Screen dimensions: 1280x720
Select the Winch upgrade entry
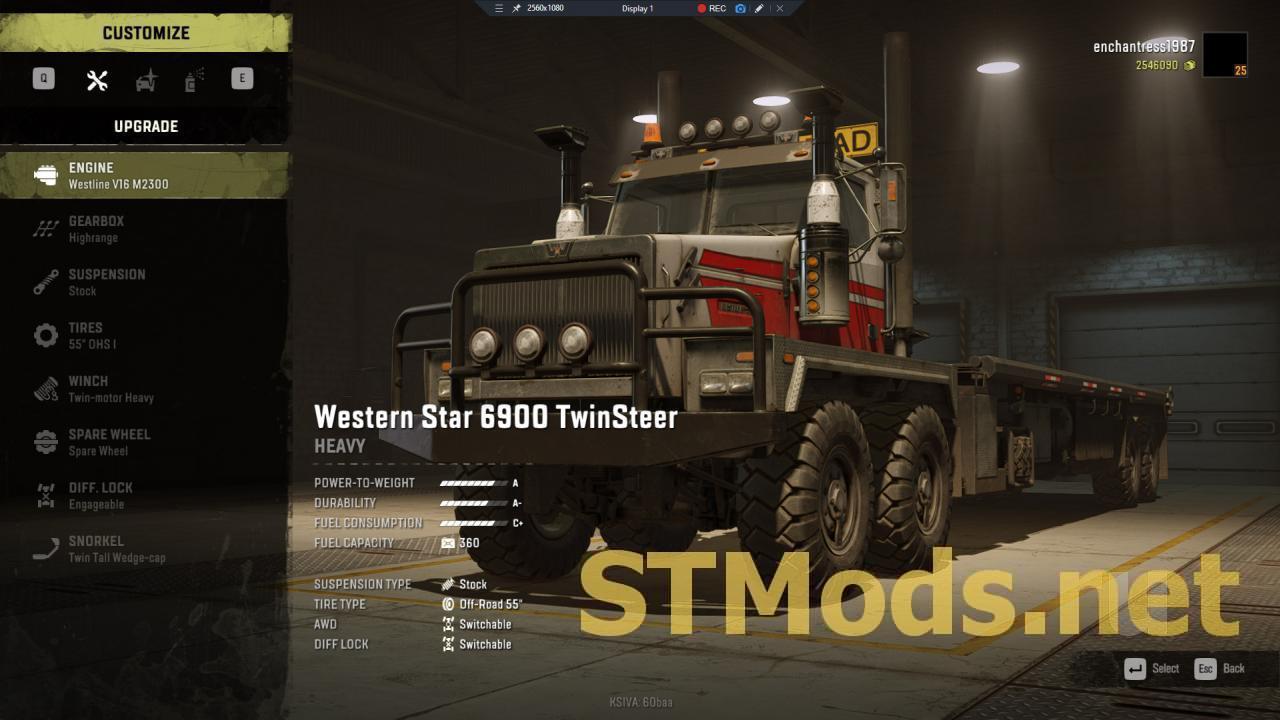point(145,389)
